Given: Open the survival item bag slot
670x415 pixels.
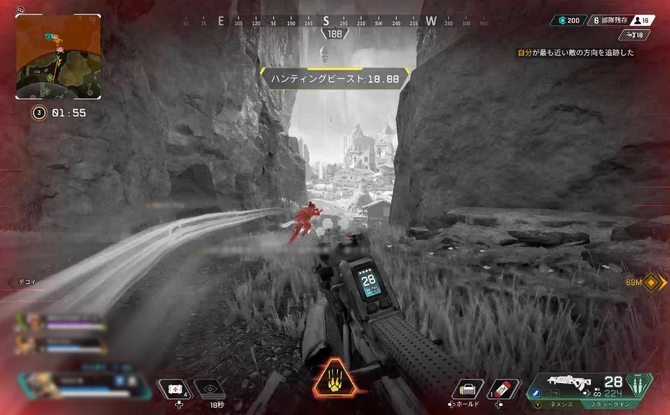Looking at the screenshot, I should [x=467, y=388].
